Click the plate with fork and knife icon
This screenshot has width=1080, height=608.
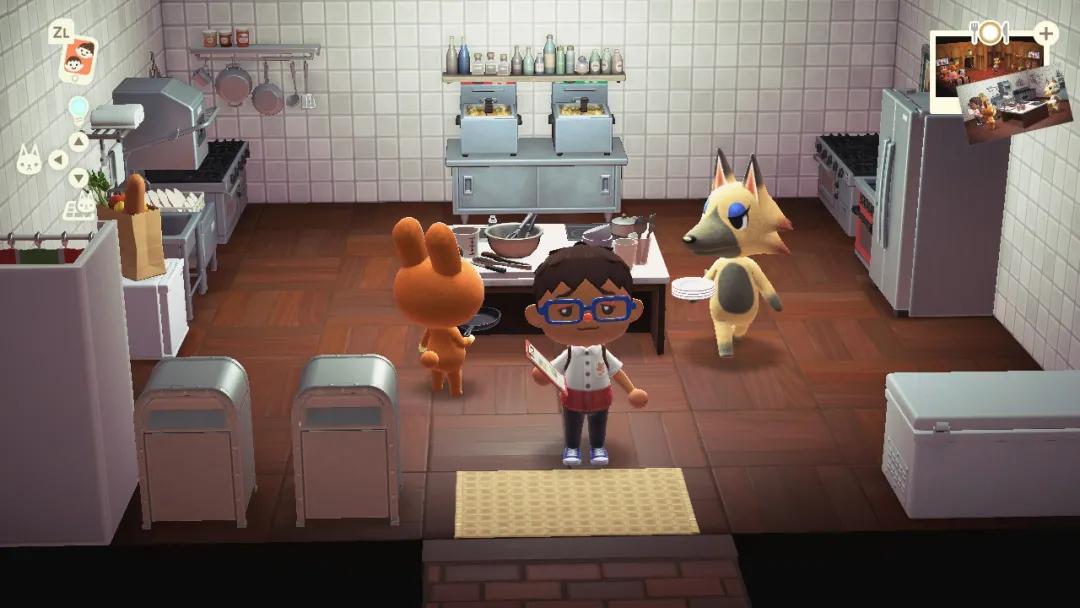click(989, 32)
